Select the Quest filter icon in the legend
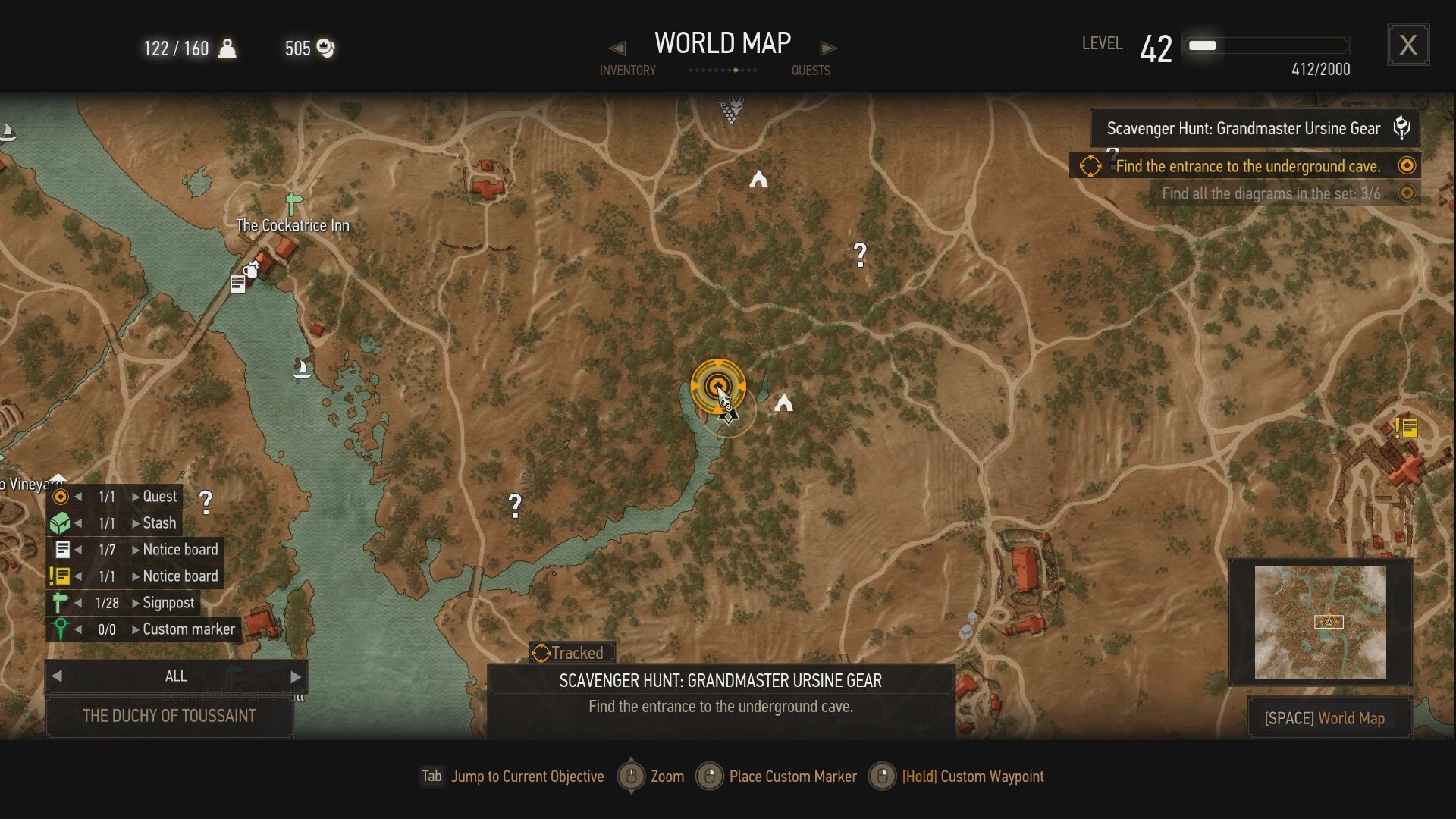Viewport: 1456px width, 819px height. [62, 496]
